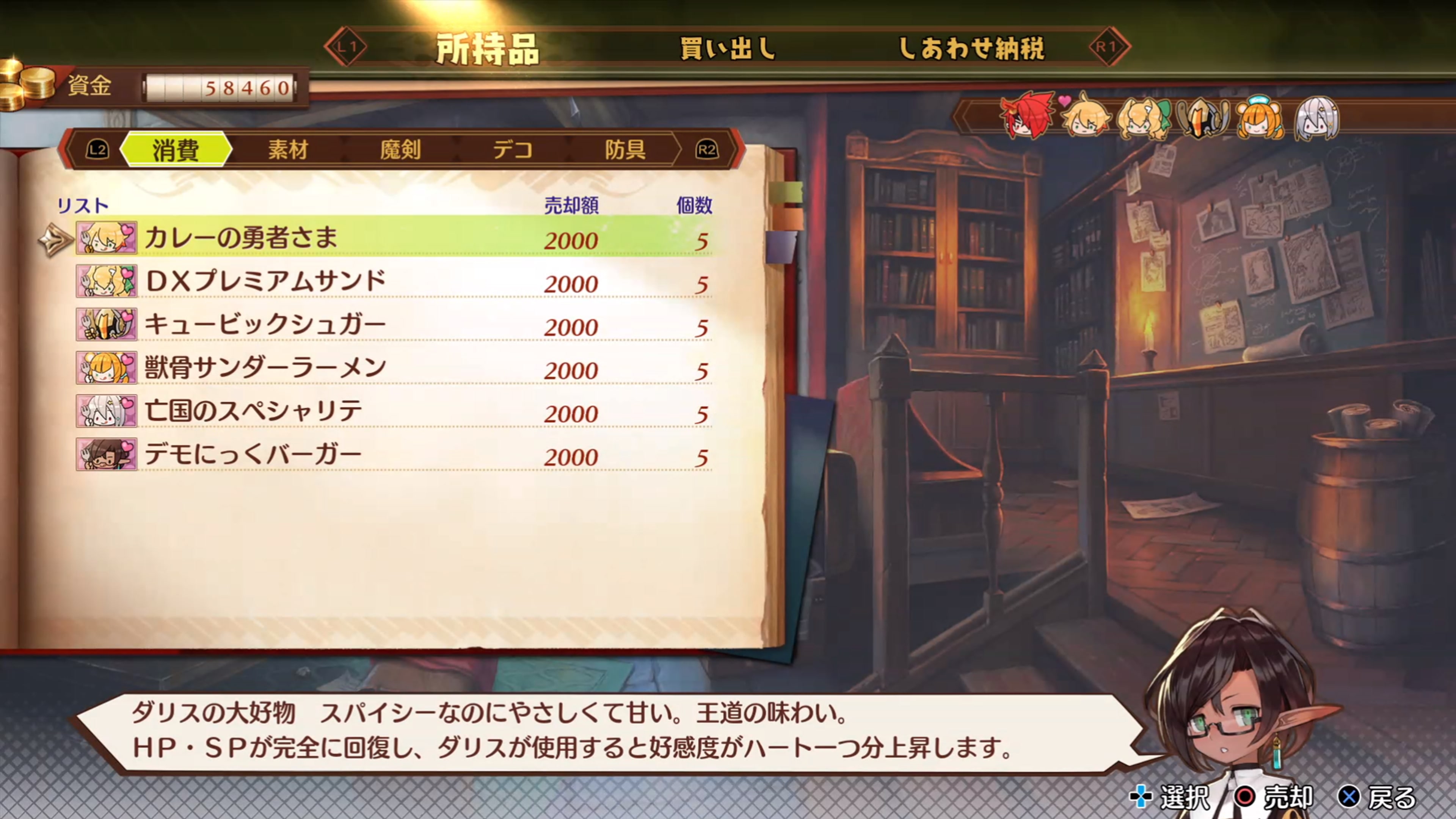1456x819 pixels.
Task: Select the highlighted カレーの勇者さま list row
Action: (395, 238)
